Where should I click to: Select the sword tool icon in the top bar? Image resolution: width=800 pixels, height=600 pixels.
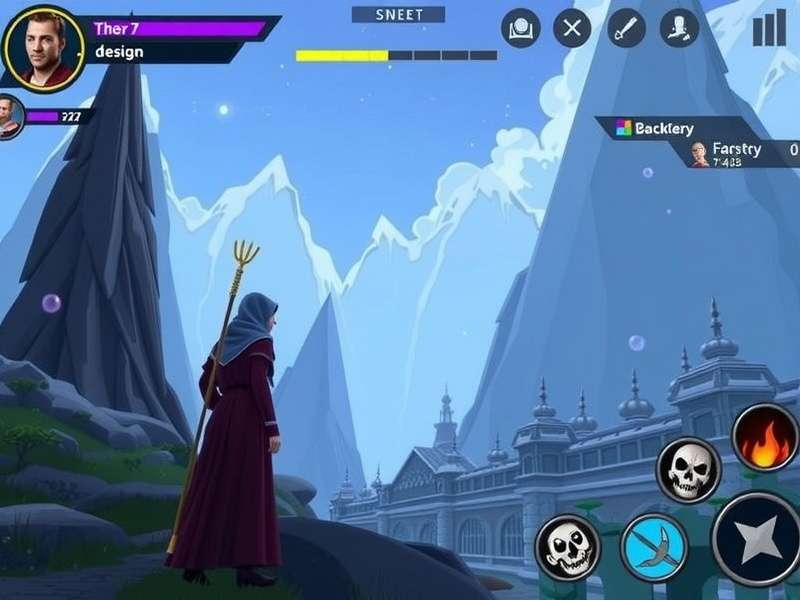click(x=627, y=28)
